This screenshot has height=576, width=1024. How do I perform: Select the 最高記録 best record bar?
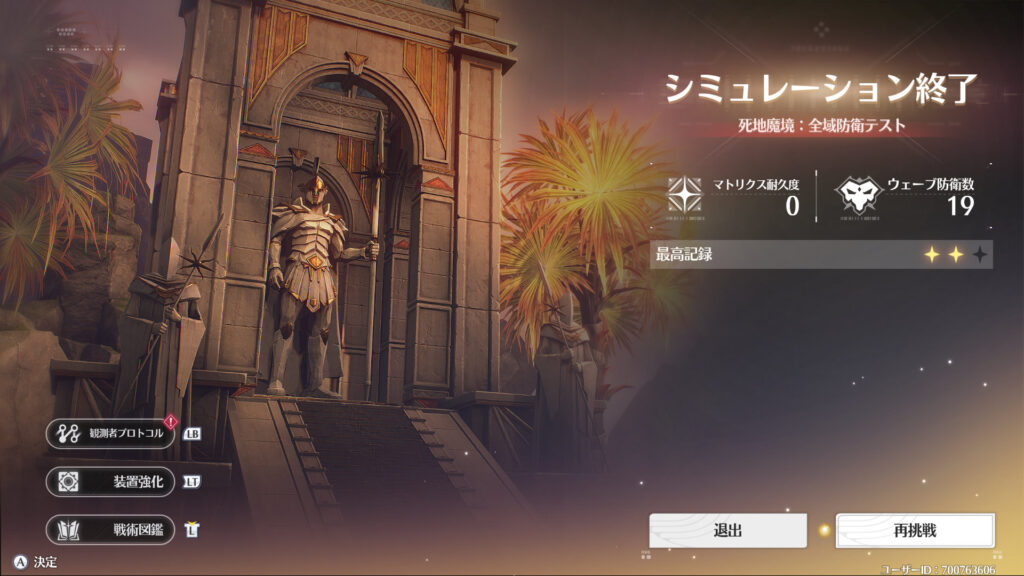(x=821, y=255)
